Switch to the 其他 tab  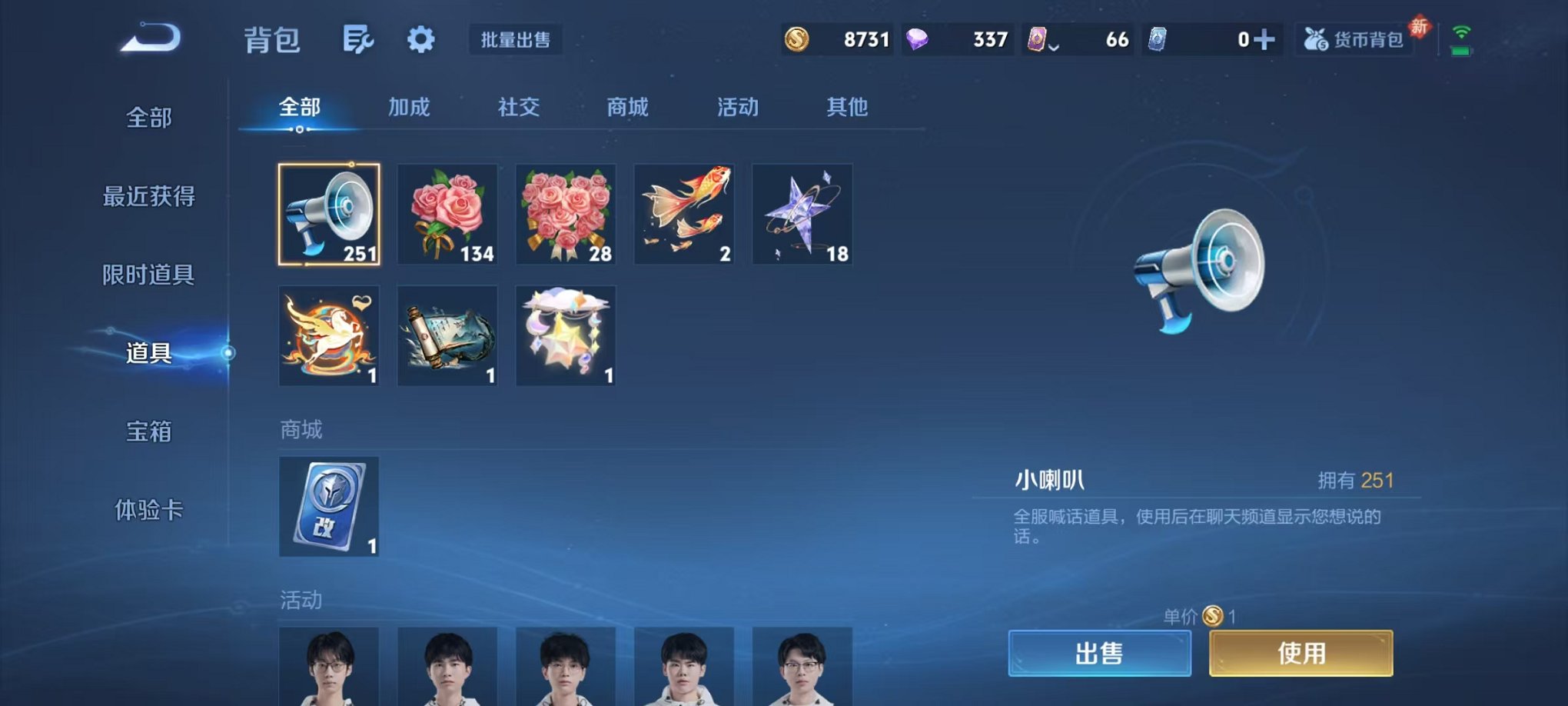[849, 108]
